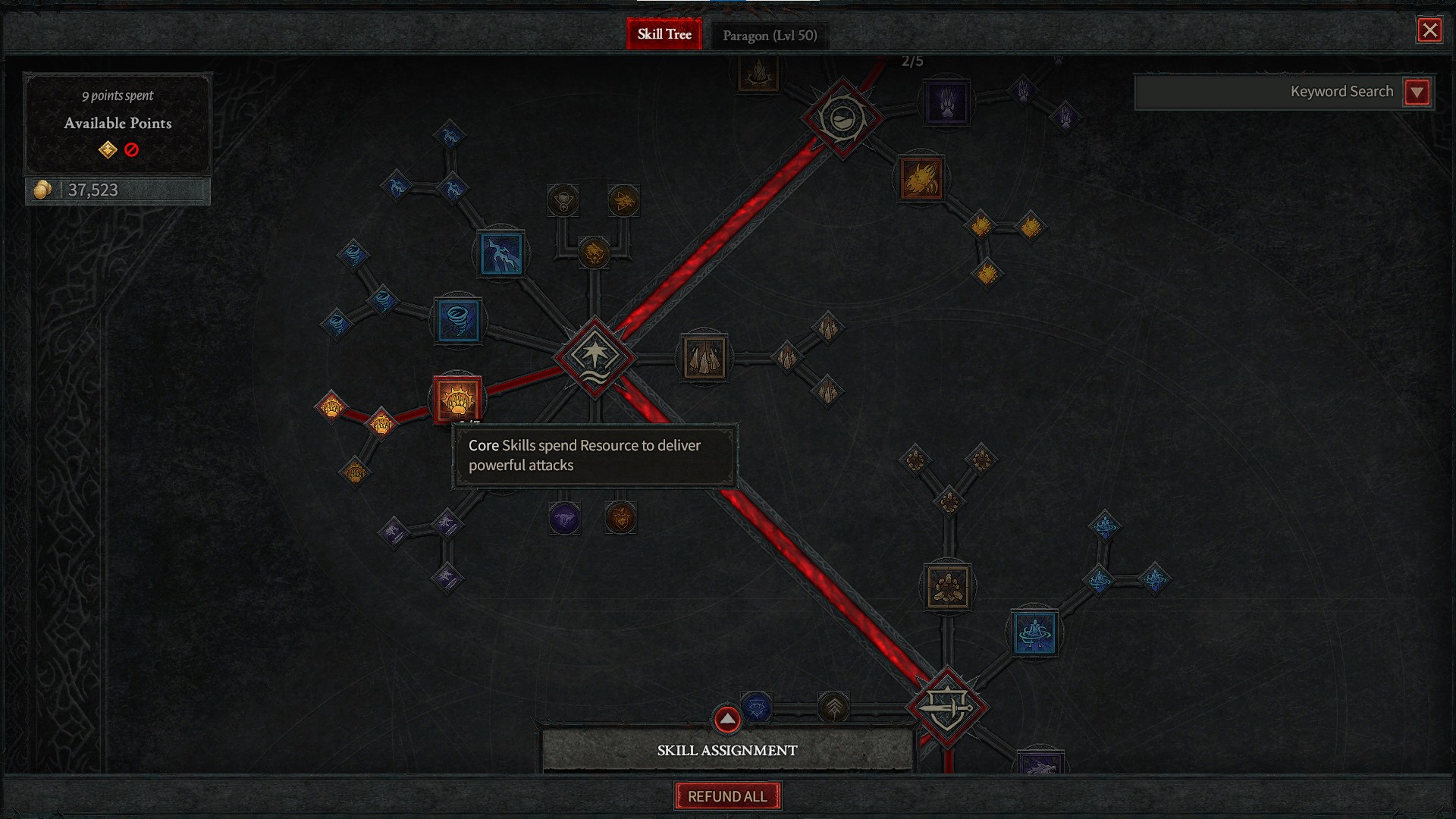Expand the Skill Assignment panel arrow
Screen dimensions: 1456x819
[x=726, y=718]
